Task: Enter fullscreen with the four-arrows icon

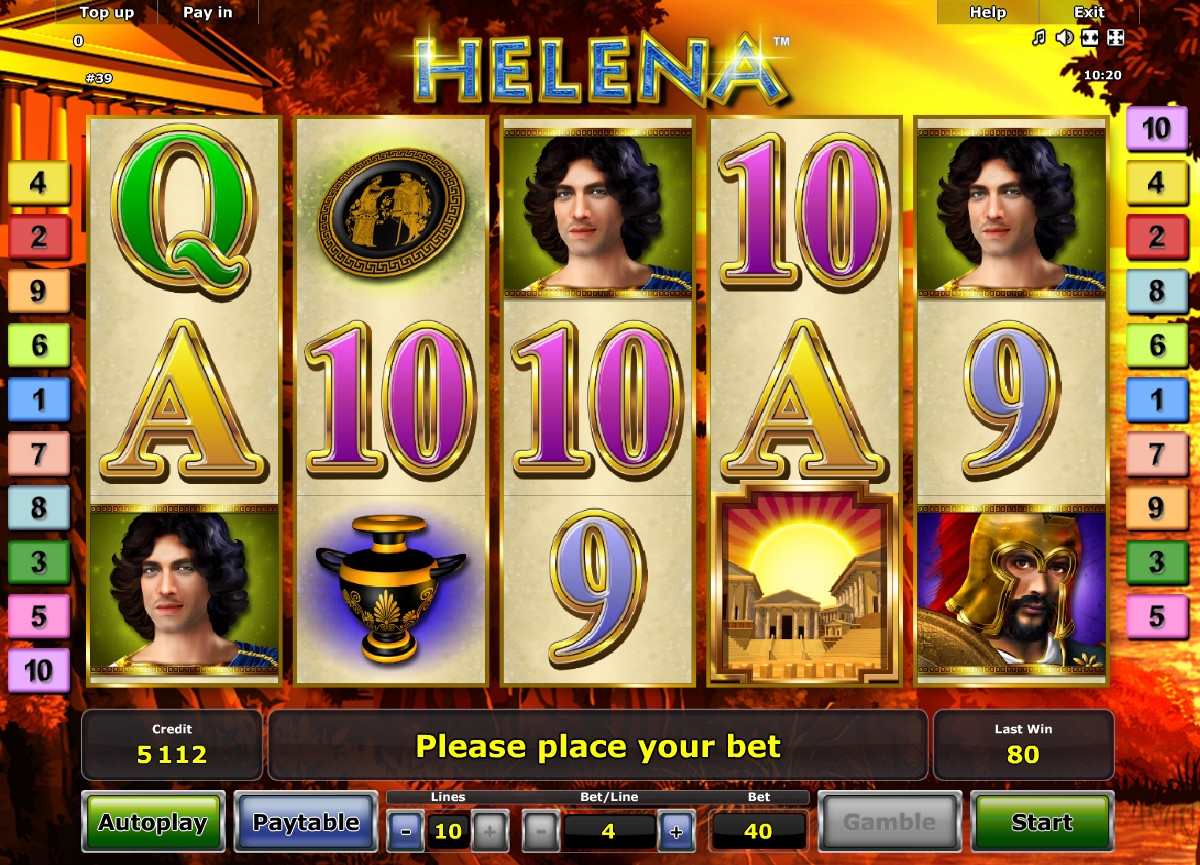Action: click(1116, 38)
